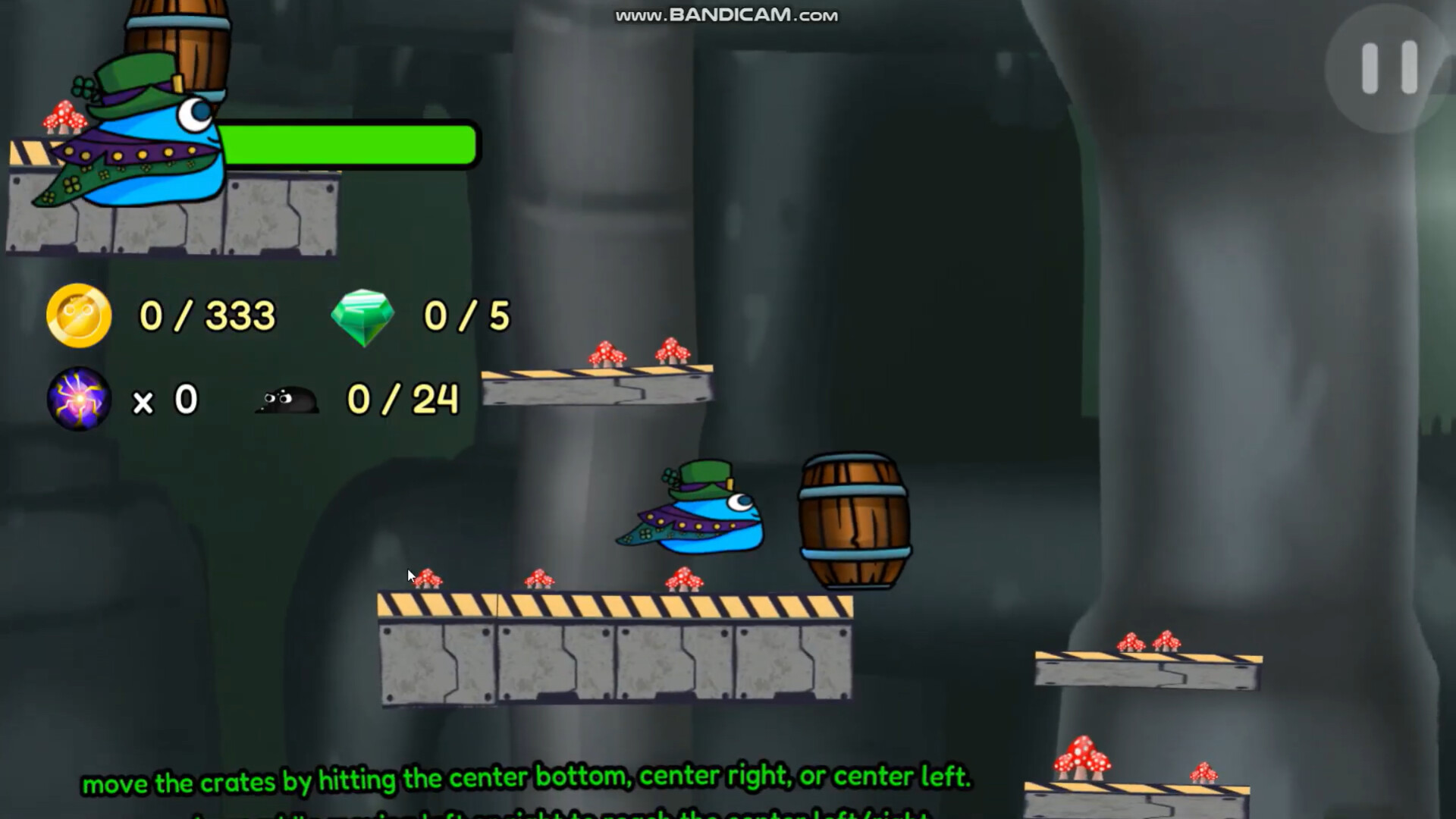Click the 0 / 24 rat count text

(400, 400)
